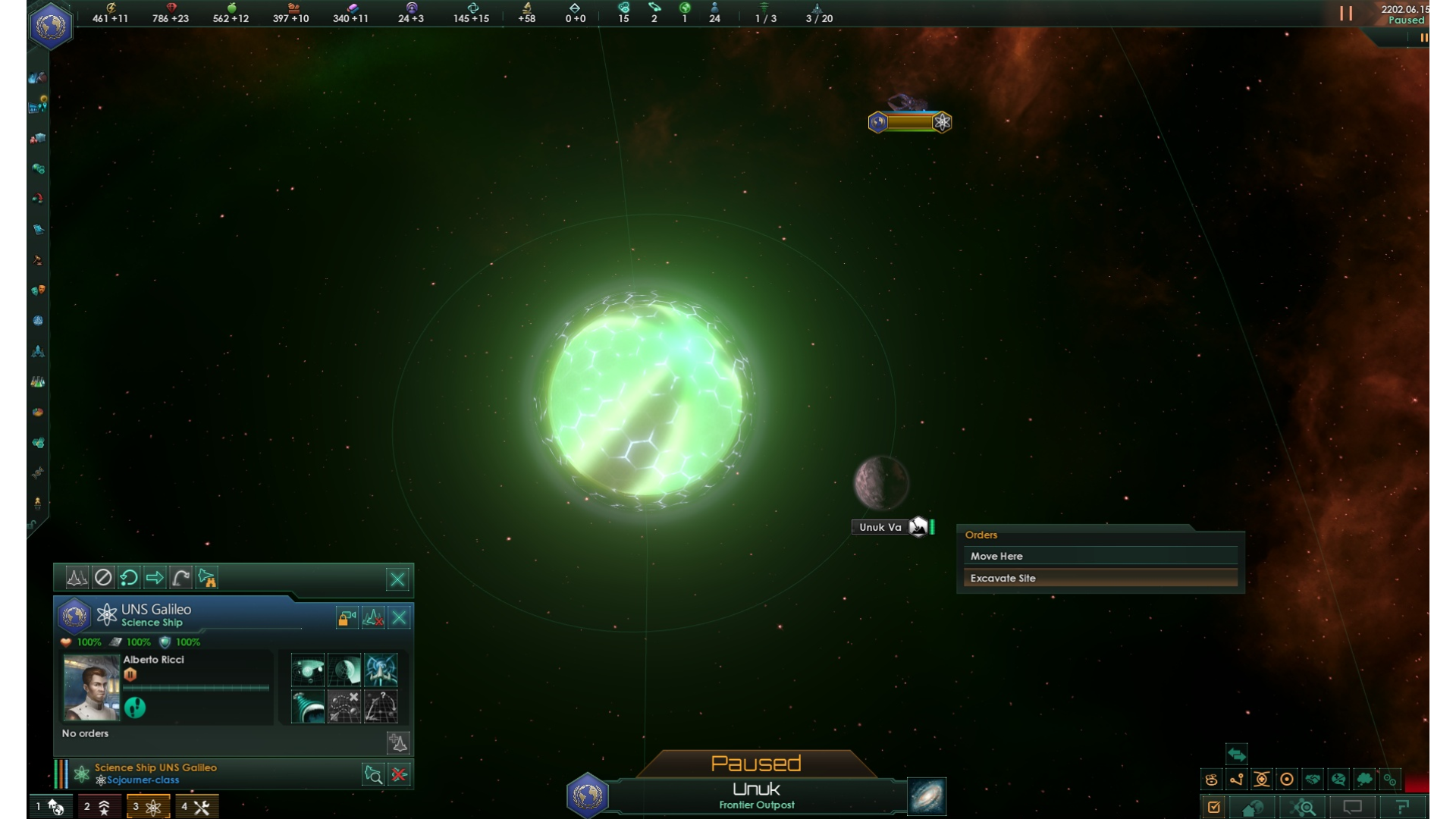
Task: Activate the survey system ability icon
Action: [308, 670]
